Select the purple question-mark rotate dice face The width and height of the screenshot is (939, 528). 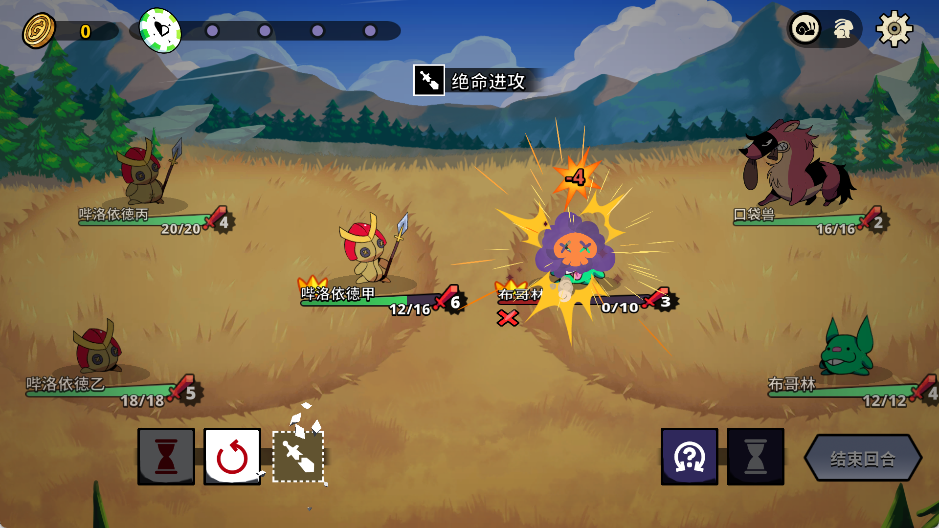pos(689,457)
